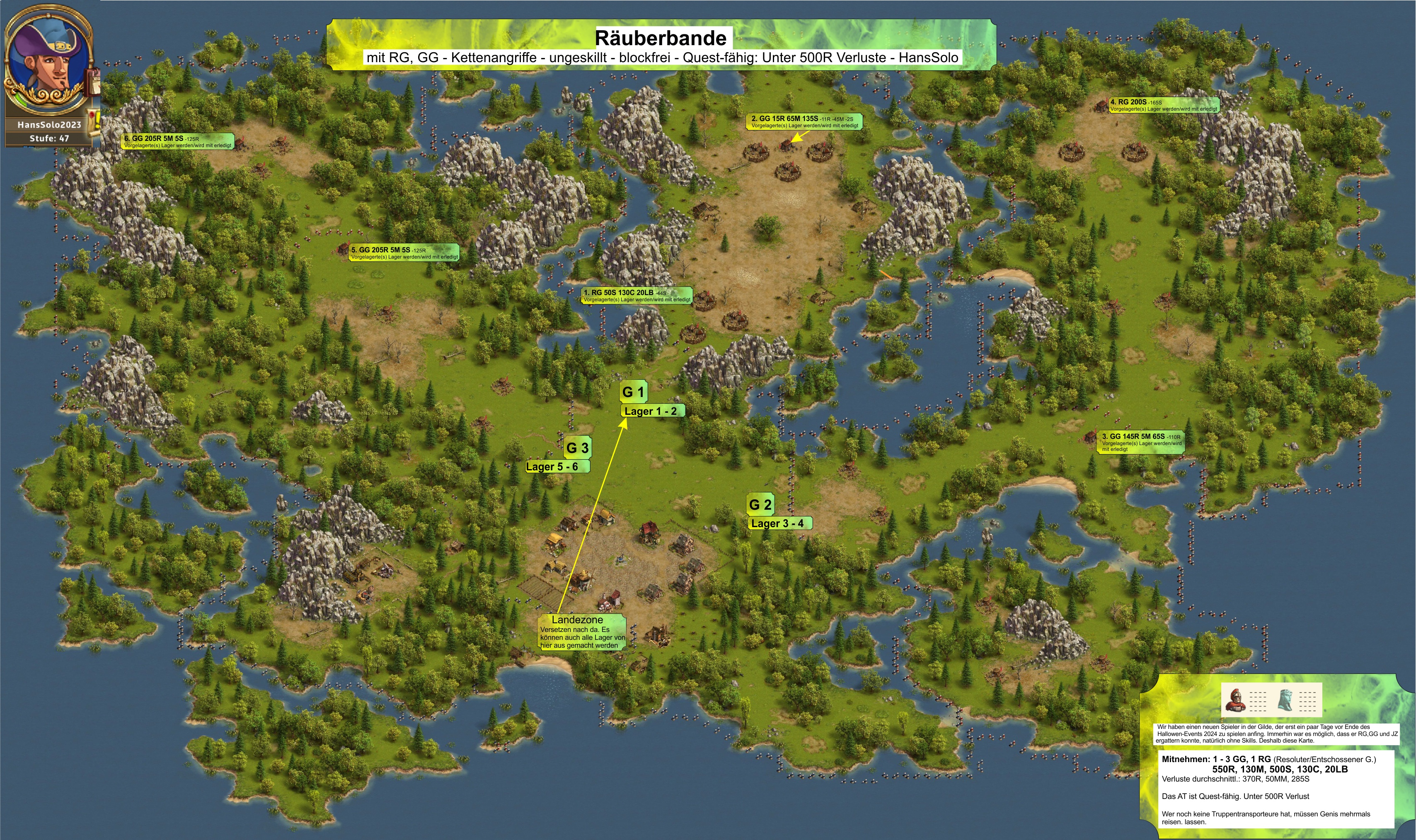Screen dimensions: 1416x840
Task: Select the G 3 general position marker
Action: tap(577, 448)
